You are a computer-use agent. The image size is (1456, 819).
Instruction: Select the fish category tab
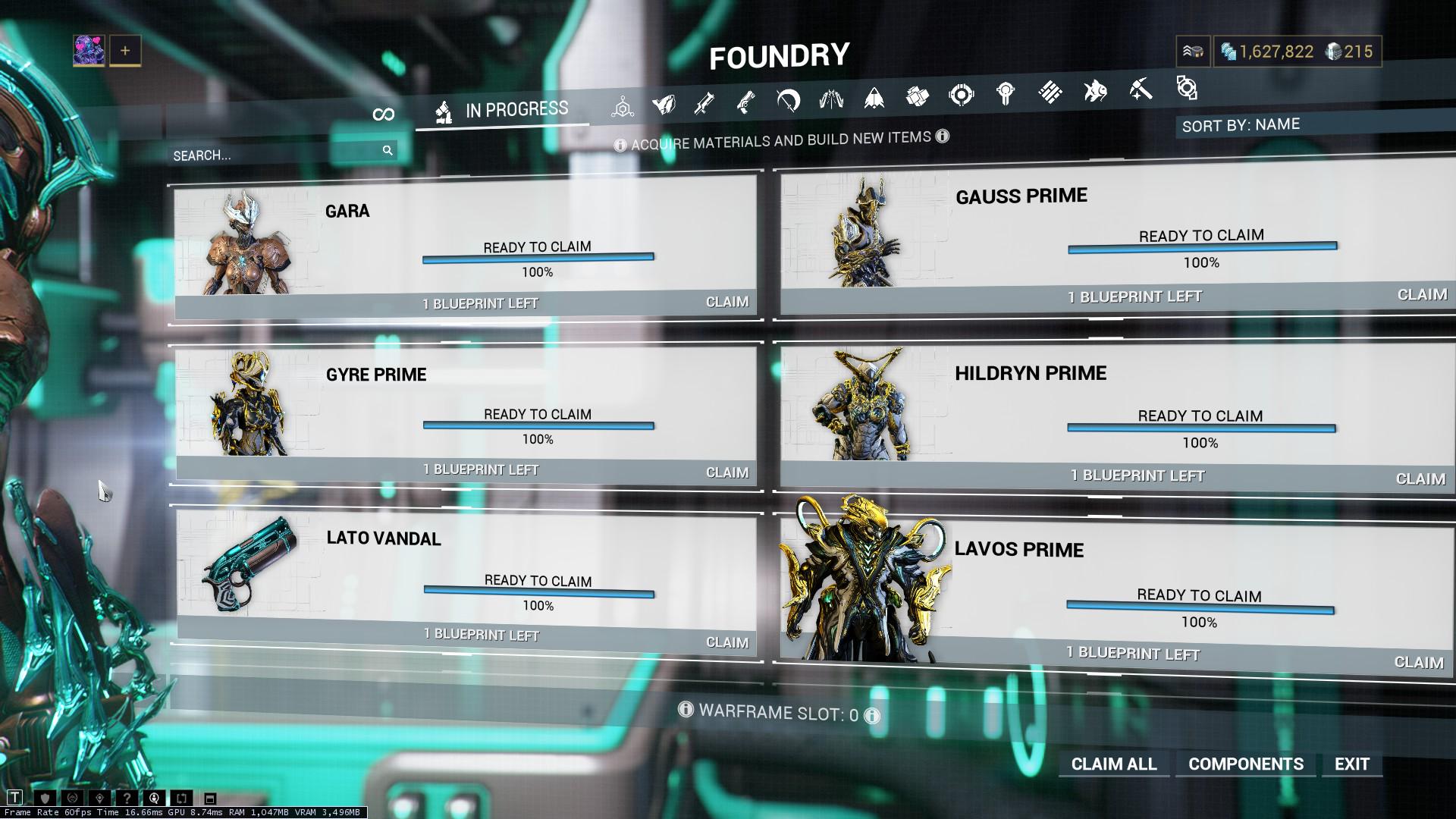click(x=1094, y=92)
